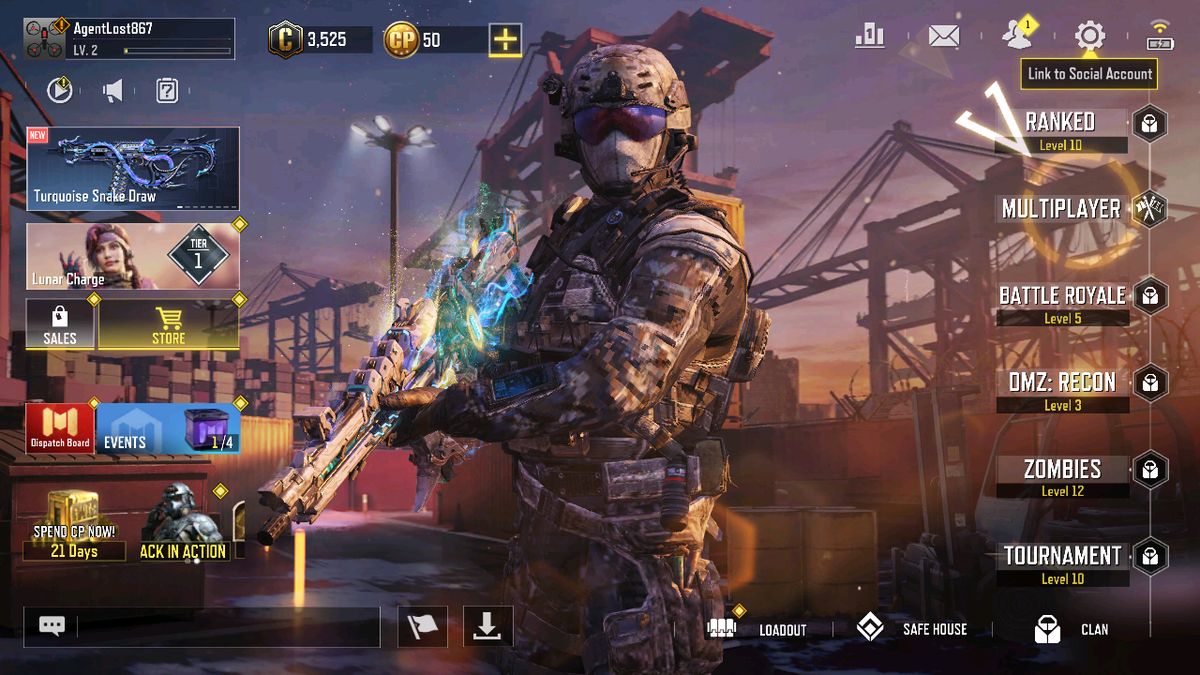The width and height of the screenshot is (1200, 675).
Task: Open the friends list icon
Action: click(1017, 37)
